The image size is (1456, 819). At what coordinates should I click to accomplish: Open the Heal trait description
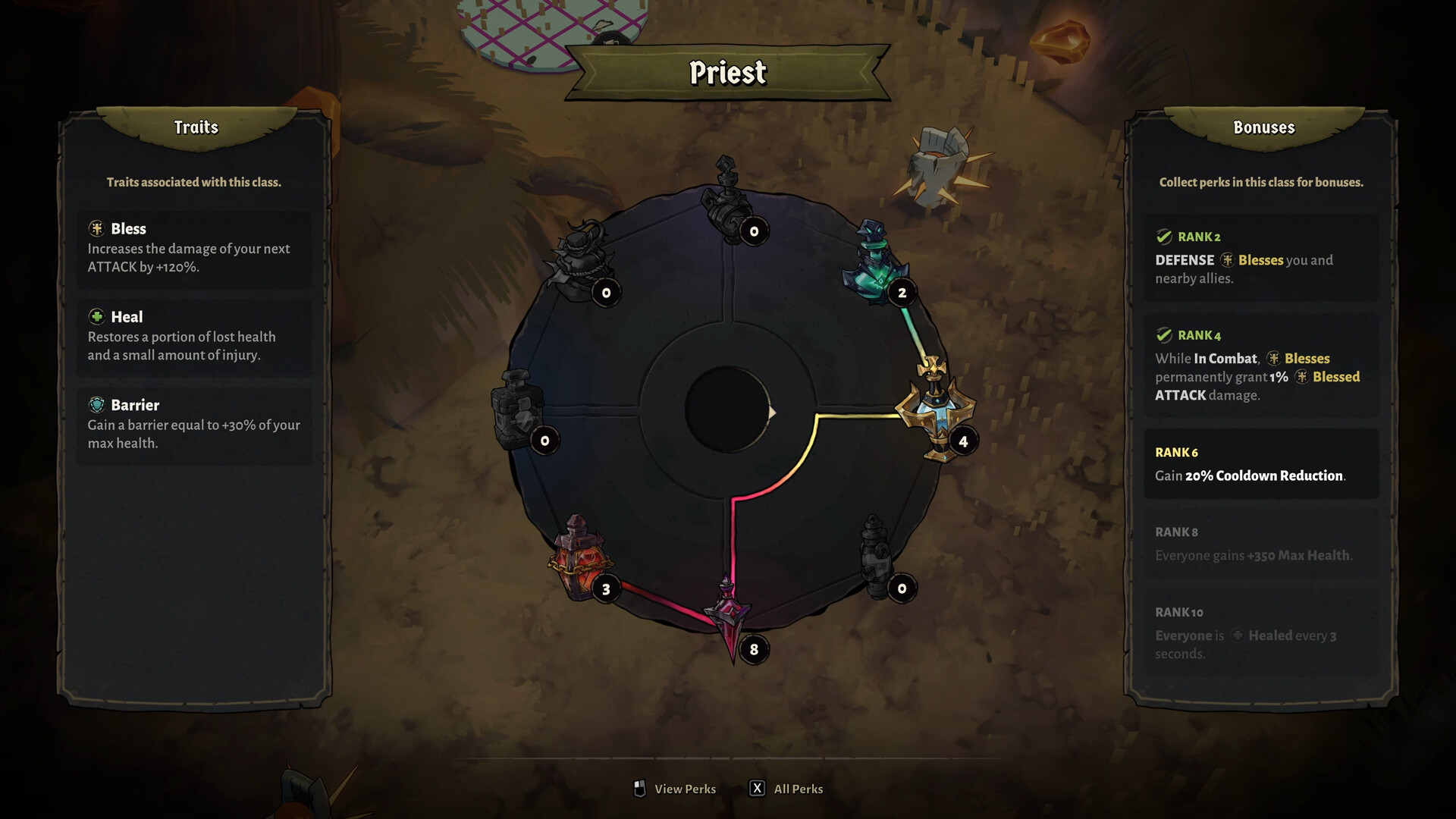tap(194, 336)
